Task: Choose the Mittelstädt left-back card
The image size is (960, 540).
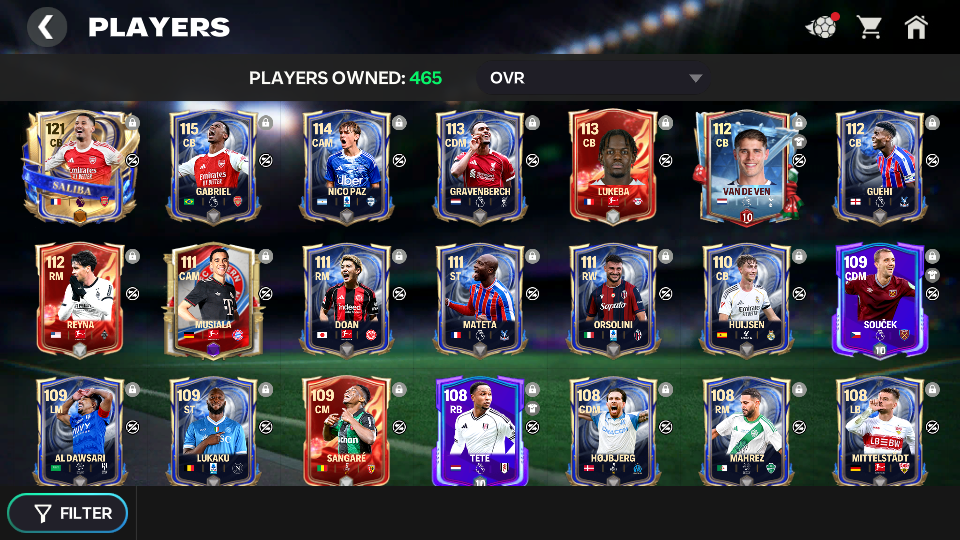Action: click(x=879, y=432)
